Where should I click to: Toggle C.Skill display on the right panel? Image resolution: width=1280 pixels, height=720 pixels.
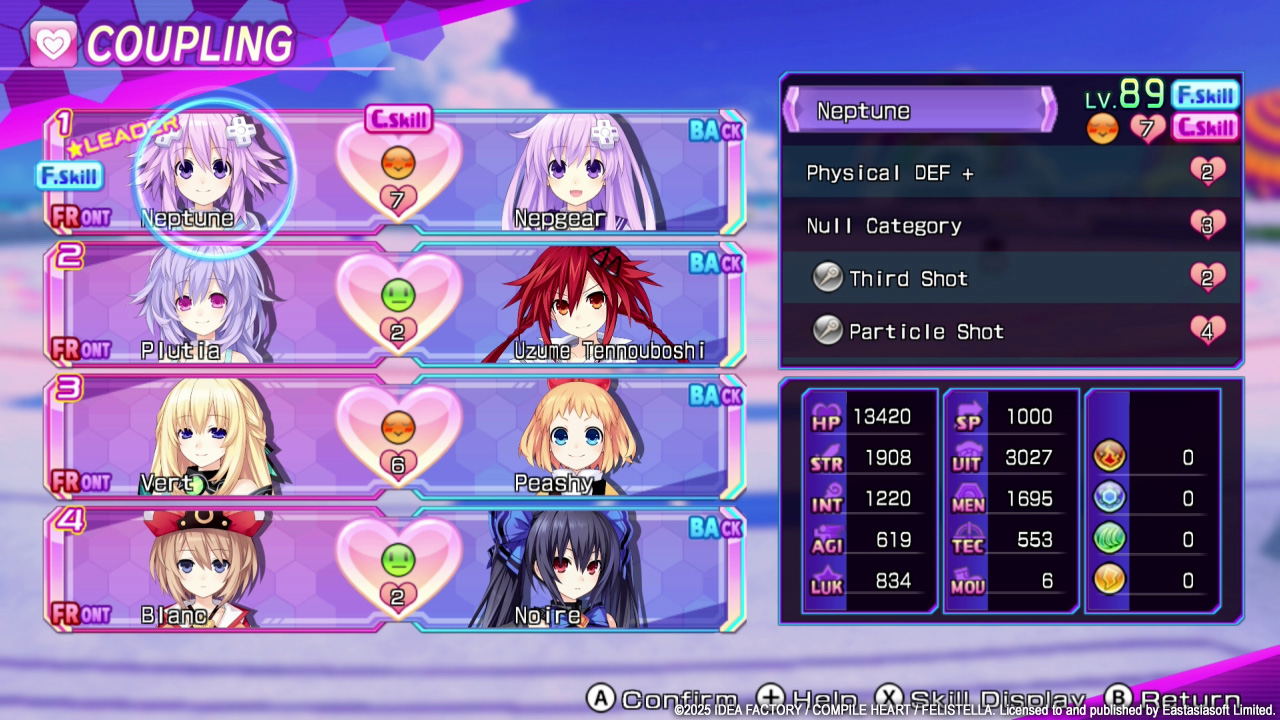pos(1204,128)
